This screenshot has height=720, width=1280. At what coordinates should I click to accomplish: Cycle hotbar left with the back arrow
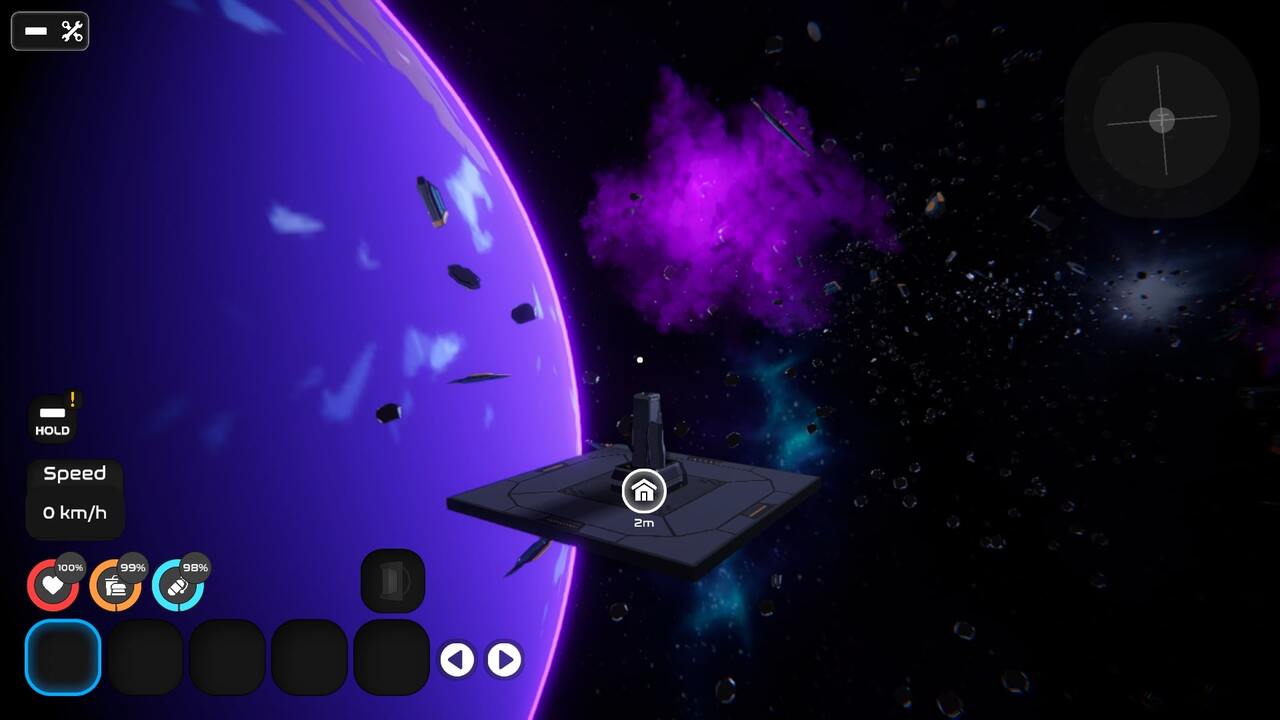pos(458,660)
